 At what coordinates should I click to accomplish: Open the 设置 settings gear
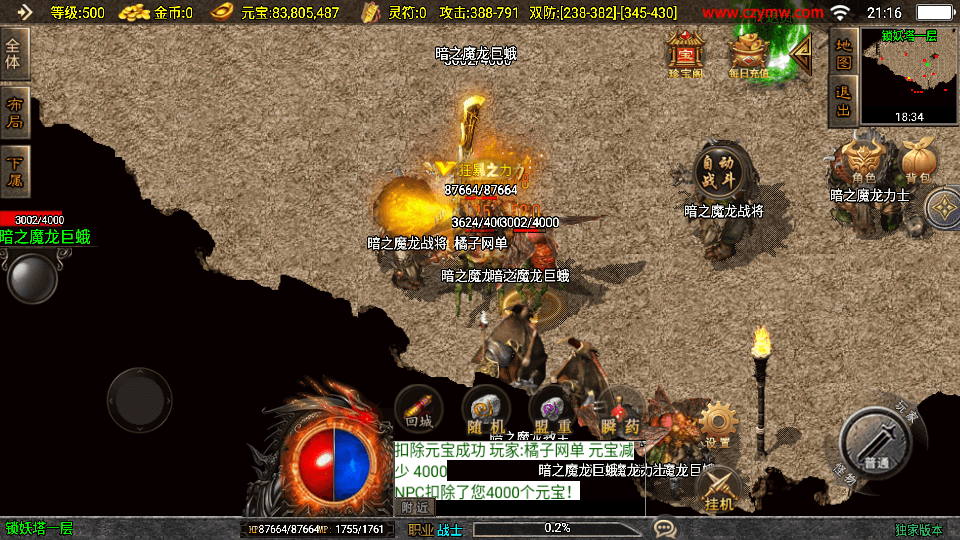717,425
